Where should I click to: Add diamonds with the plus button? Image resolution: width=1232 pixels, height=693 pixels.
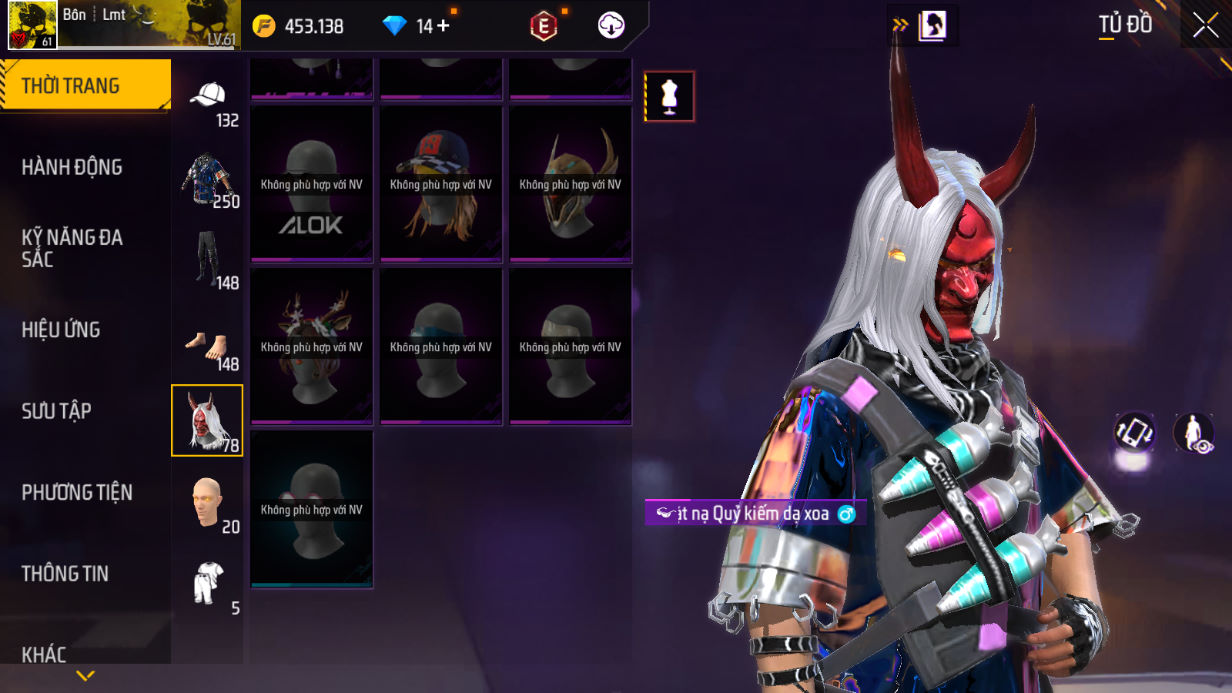point(443,26)
